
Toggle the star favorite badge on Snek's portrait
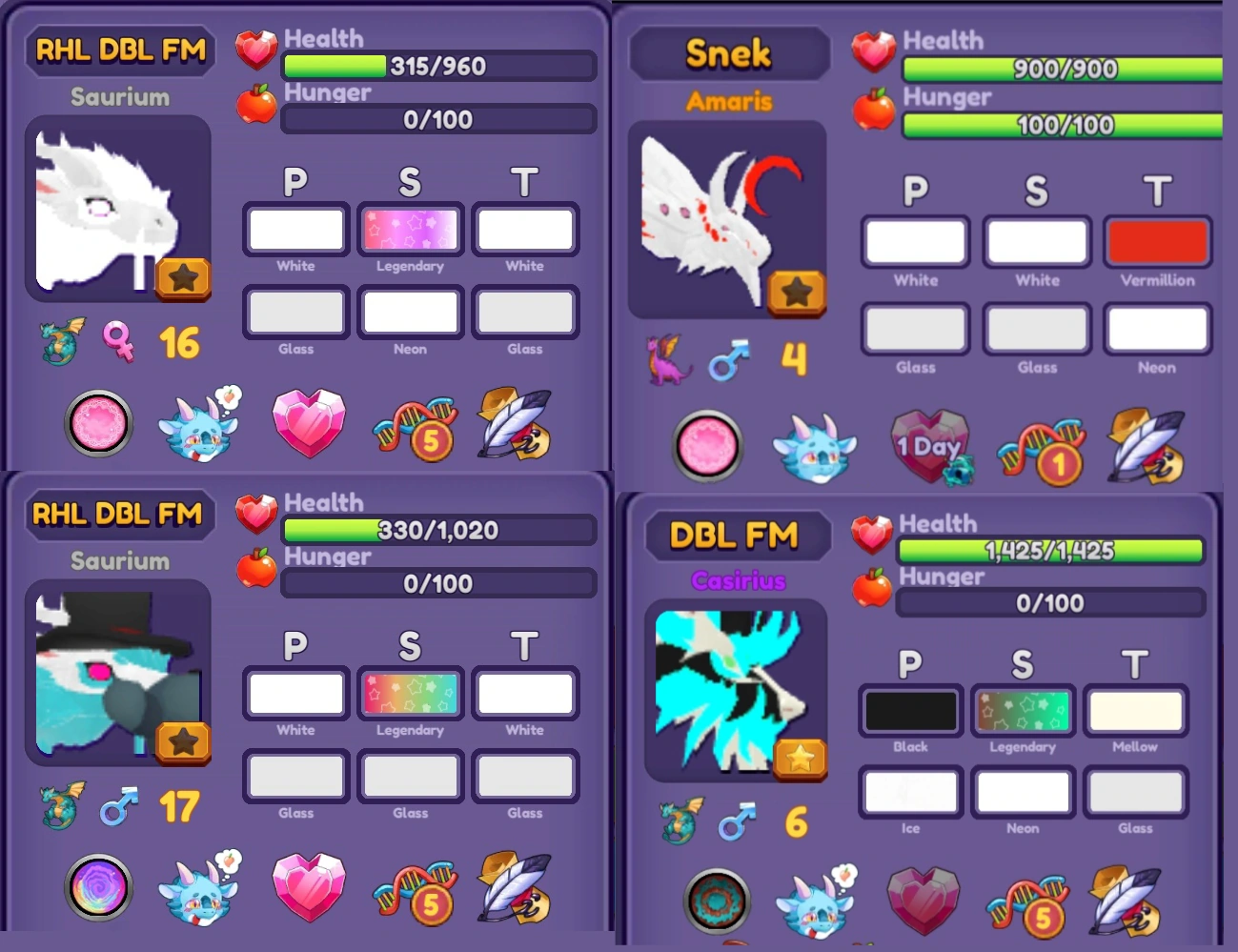pyautogui.click(x=799, y=292)
